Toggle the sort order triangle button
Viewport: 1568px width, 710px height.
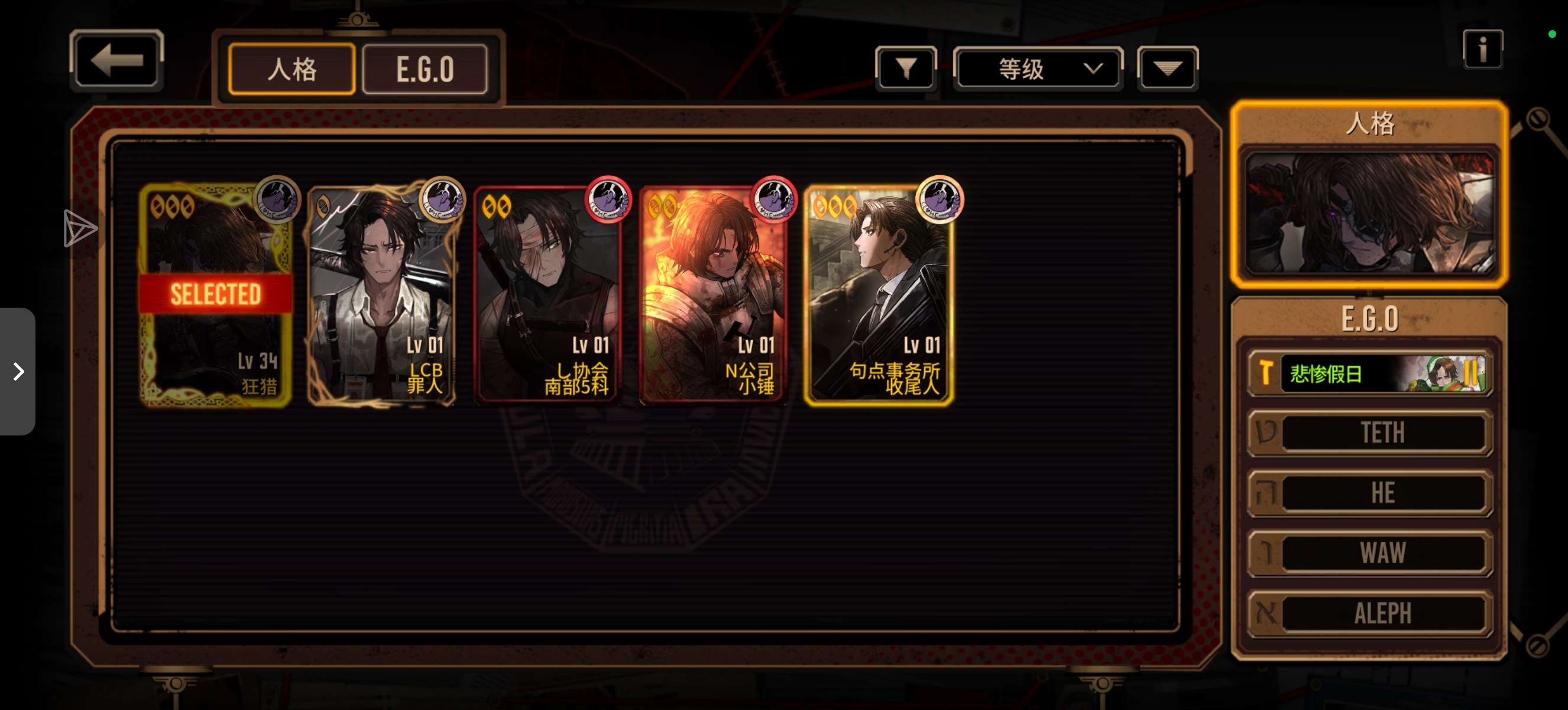click(x=1167, y=68)
